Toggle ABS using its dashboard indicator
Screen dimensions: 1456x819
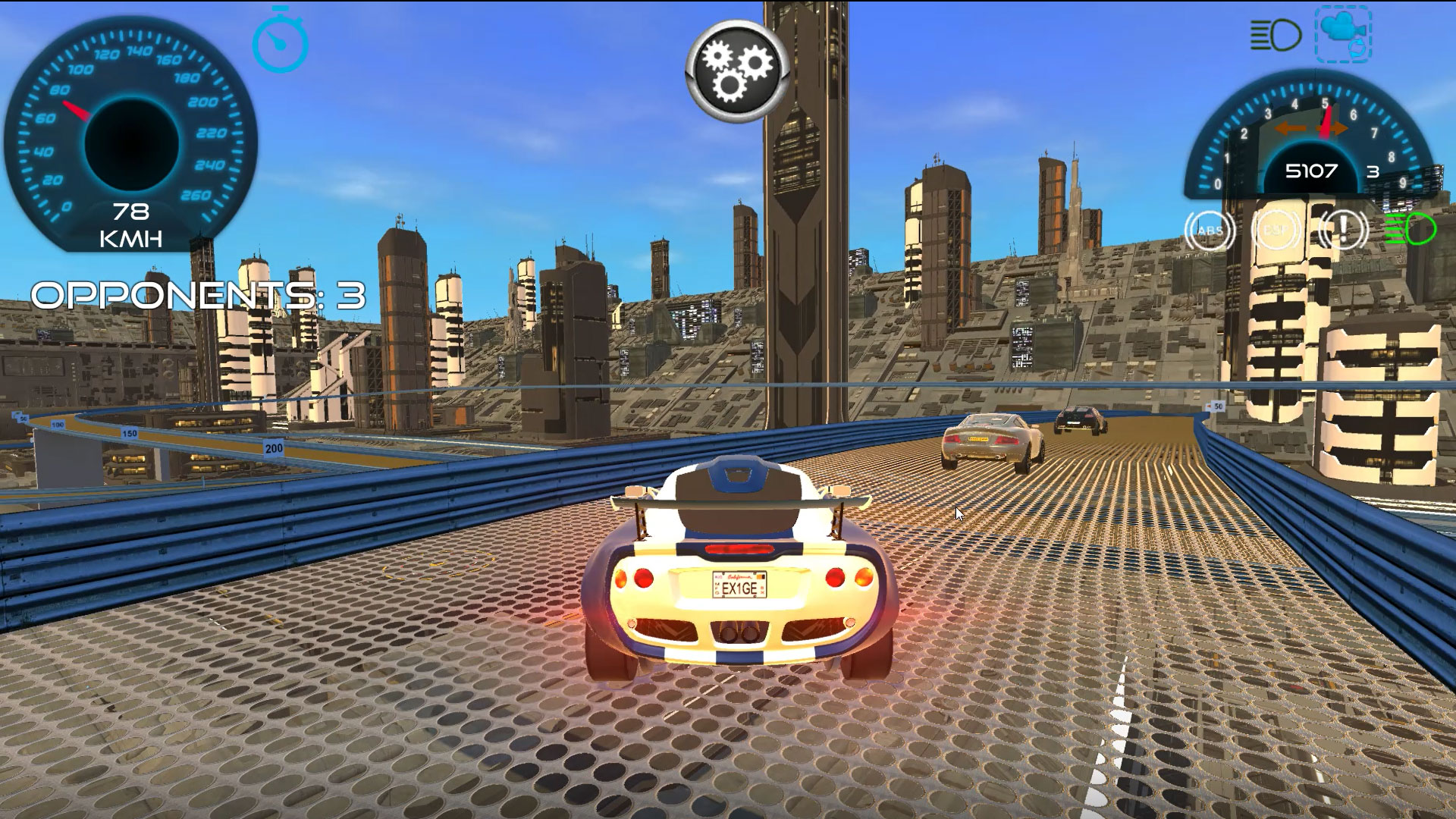(1210, 229)
